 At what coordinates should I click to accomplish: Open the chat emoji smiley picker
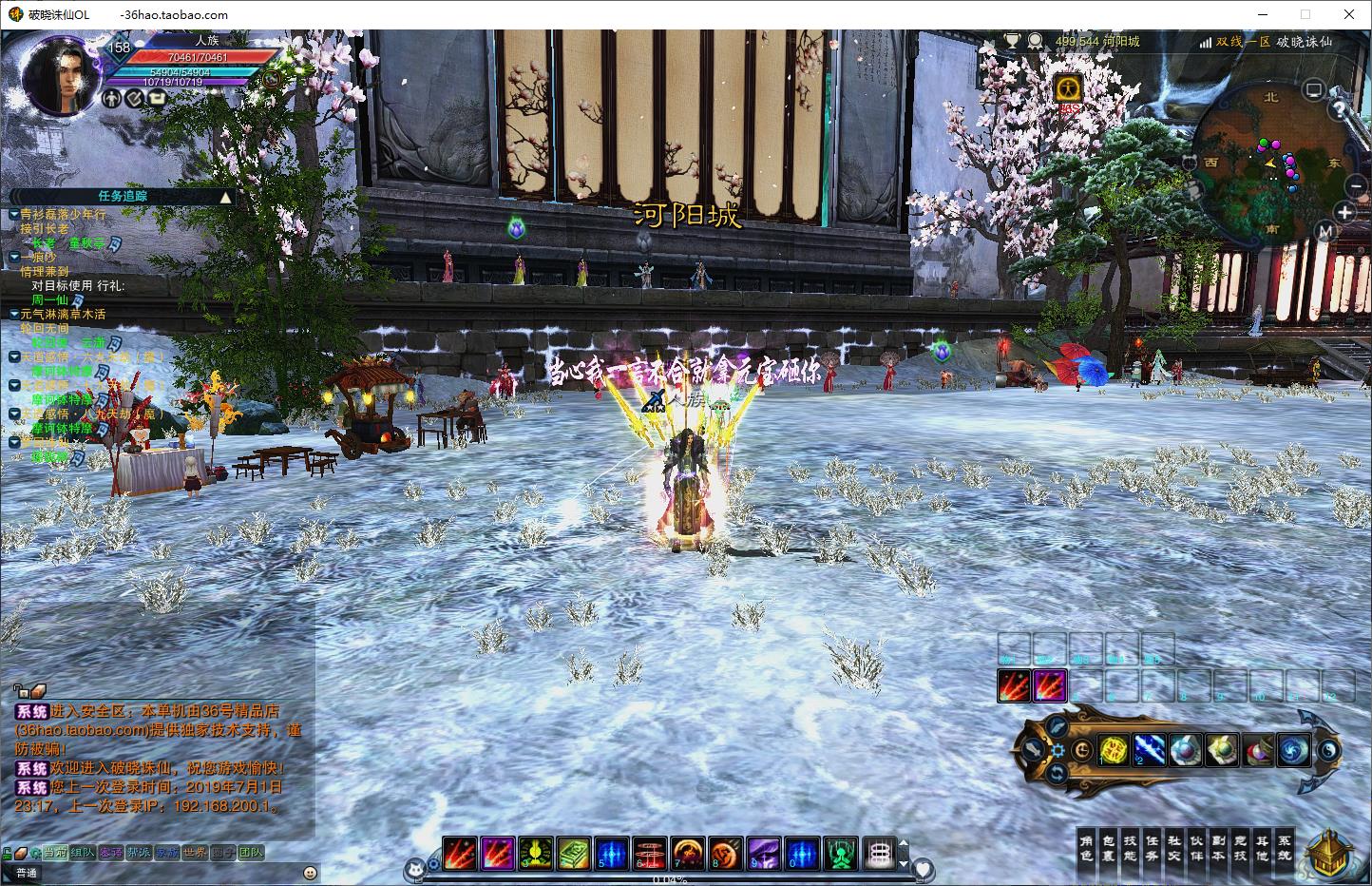310,873
